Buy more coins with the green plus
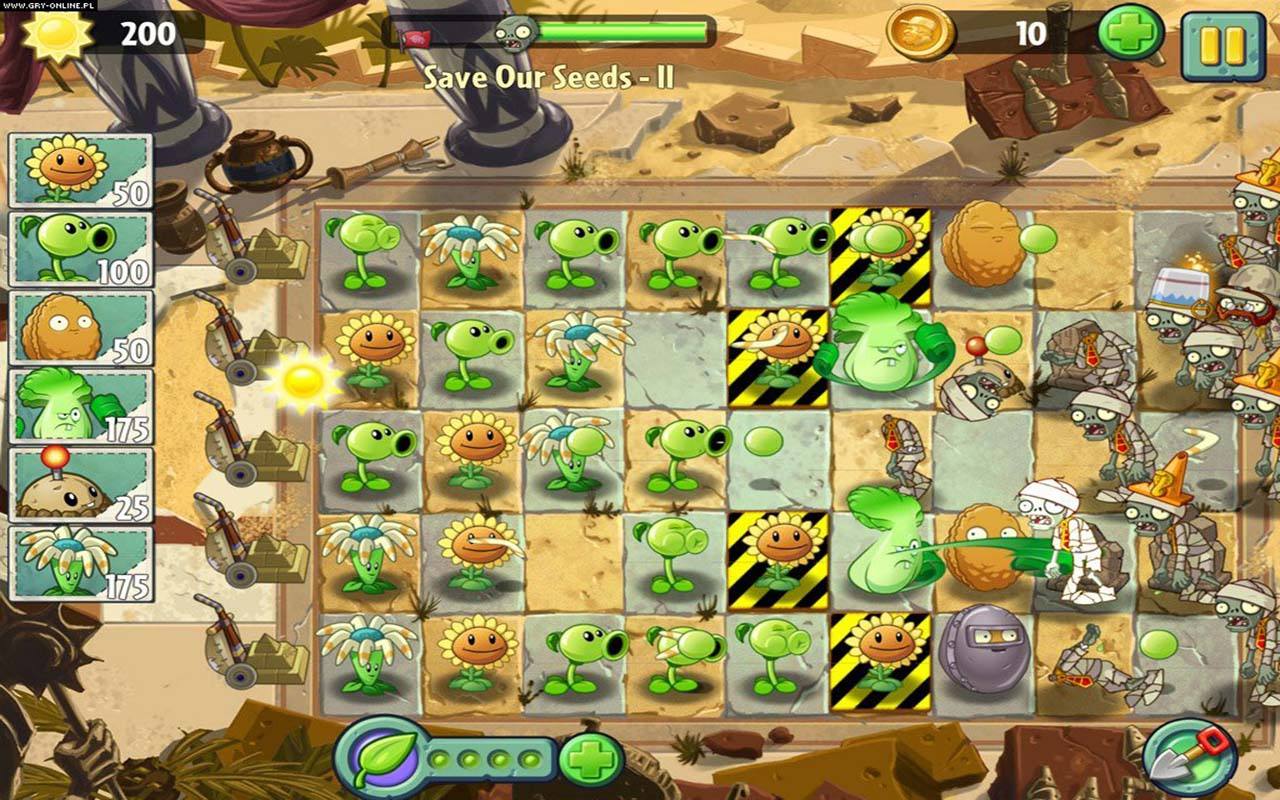1280x800 pixels. [x=1130, y=35]
